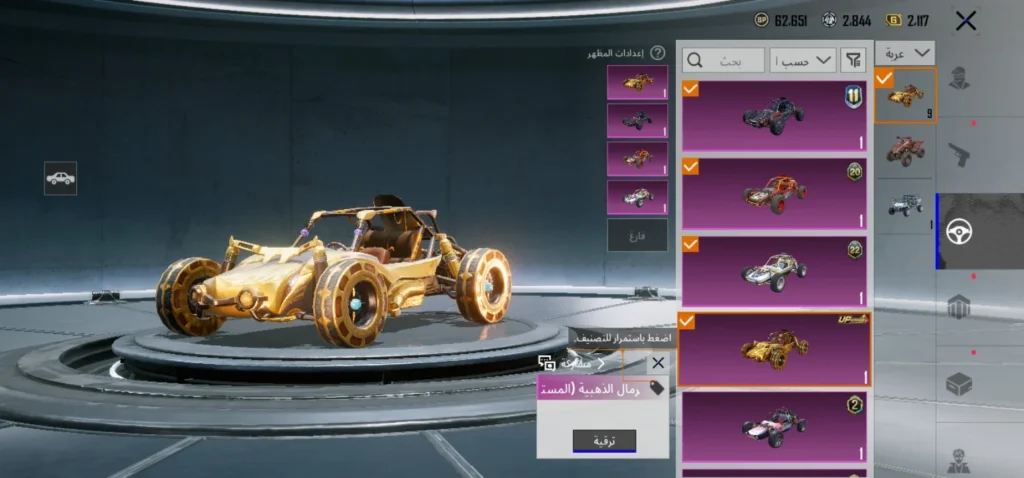1024x478 pixels.
Task: Select the golden upgradable buggy skin
Action: pyautogui.click(x=774, y=349)
